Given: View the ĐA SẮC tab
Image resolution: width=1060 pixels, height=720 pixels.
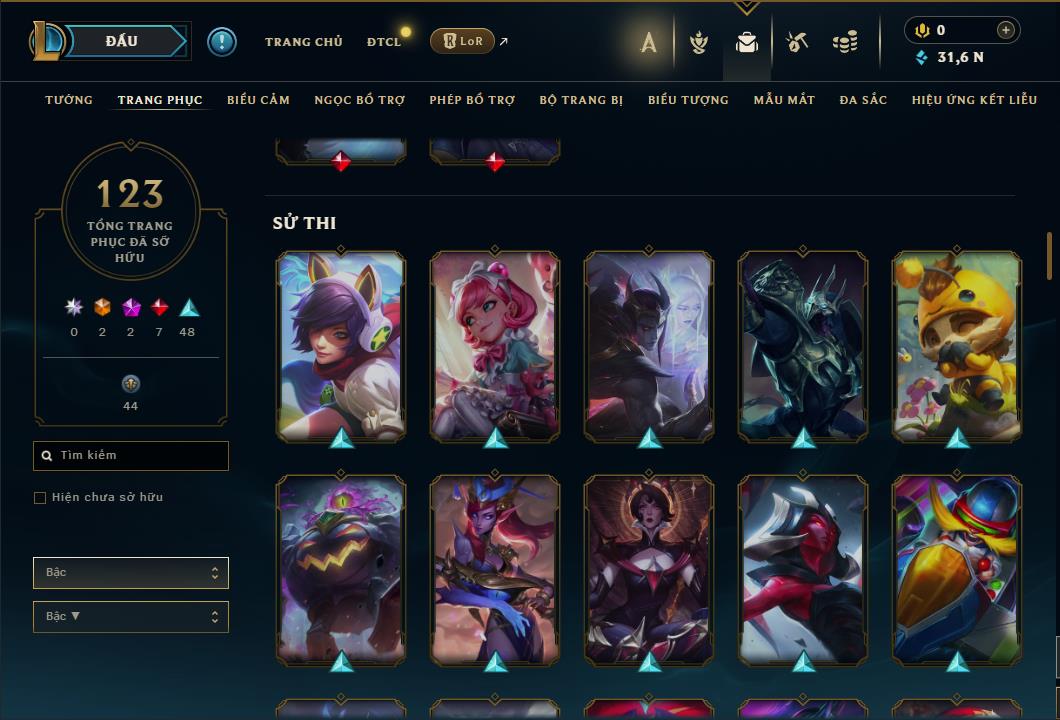Looking at the screenshot, I should (x=863, y=100).
